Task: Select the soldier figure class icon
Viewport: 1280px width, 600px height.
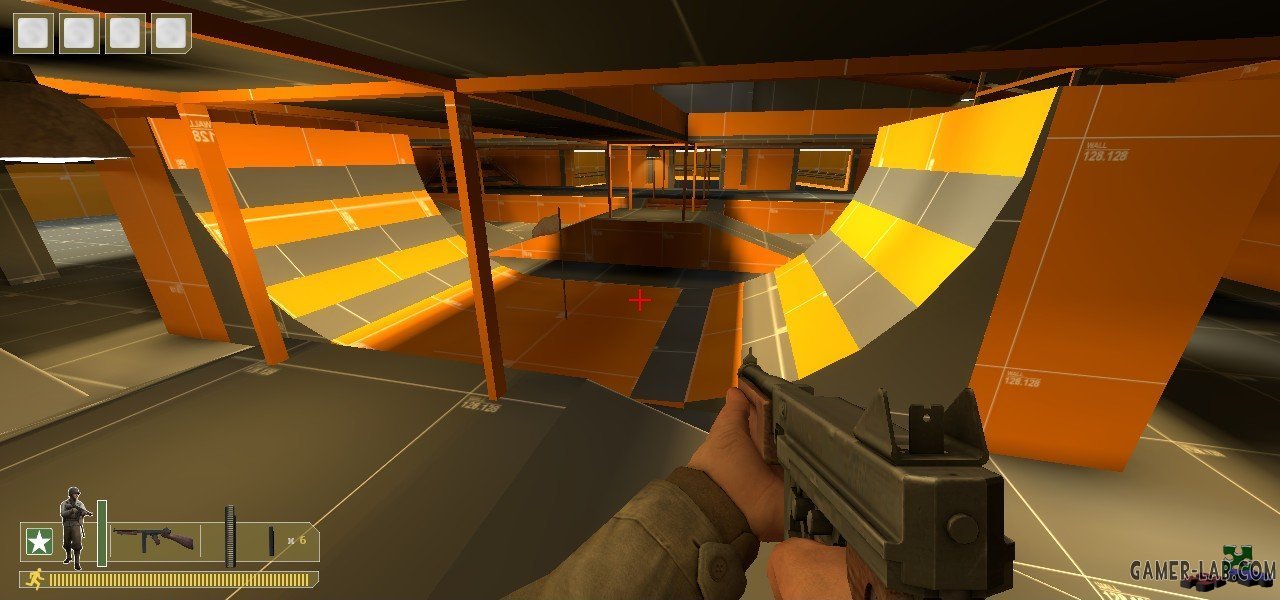Action: coord(74,526)
